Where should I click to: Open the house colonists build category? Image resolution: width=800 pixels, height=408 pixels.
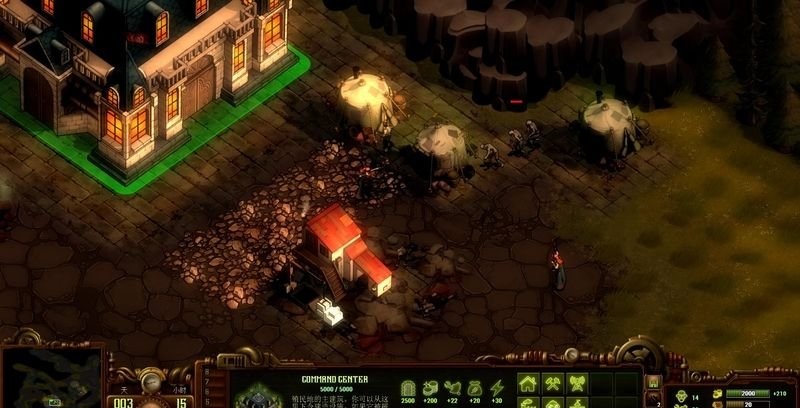pos(528,384)
